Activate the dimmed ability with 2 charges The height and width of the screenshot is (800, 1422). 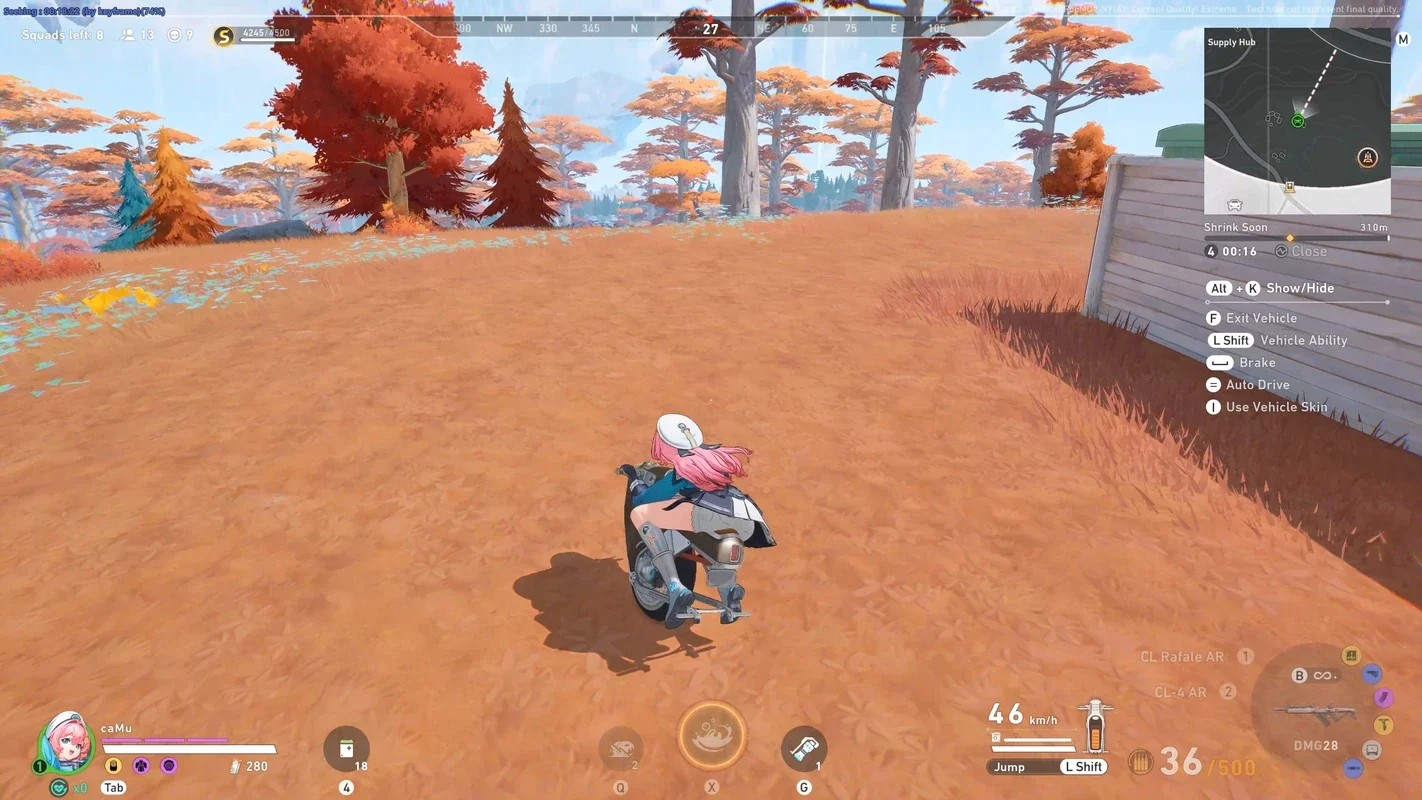pos(620,749)
